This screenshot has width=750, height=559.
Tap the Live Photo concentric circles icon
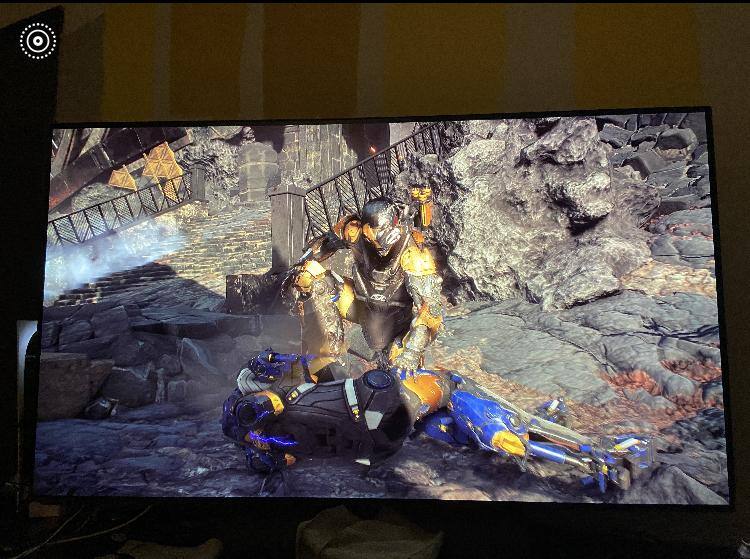(38, 41)
